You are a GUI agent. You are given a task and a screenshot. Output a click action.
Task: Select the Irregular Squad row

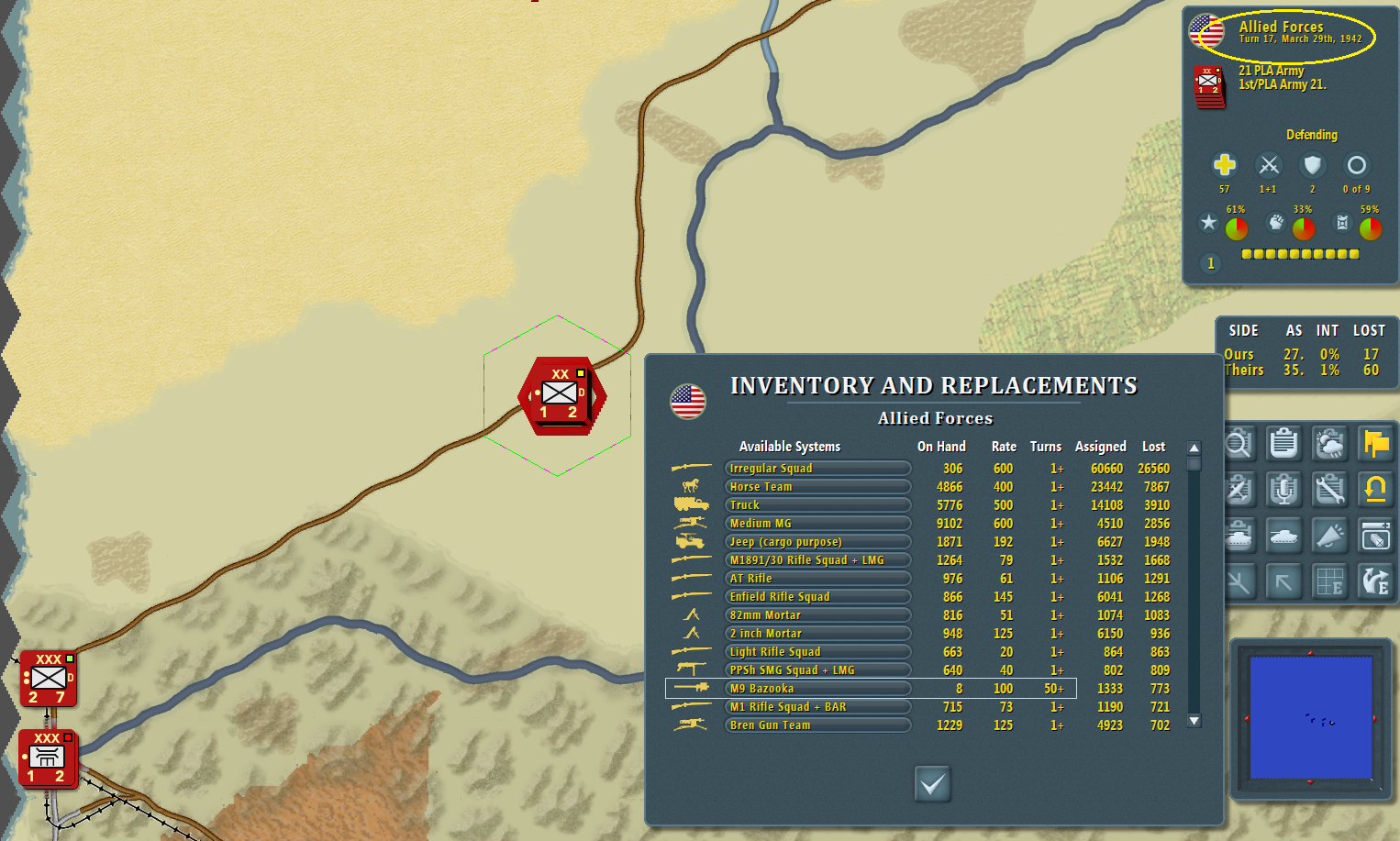817,469
